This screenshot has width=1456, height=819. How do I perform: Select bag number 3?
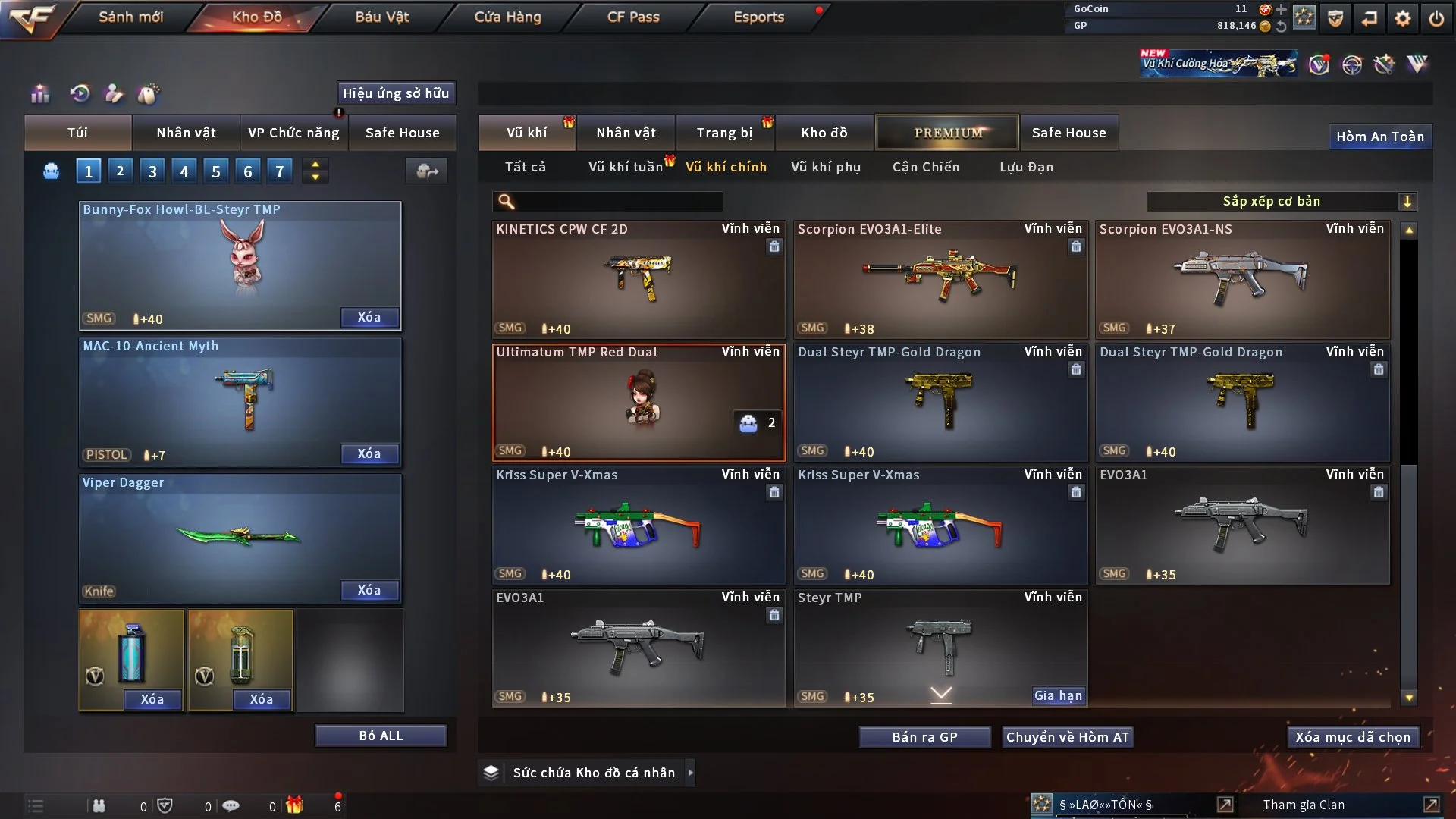pos(152,171)
